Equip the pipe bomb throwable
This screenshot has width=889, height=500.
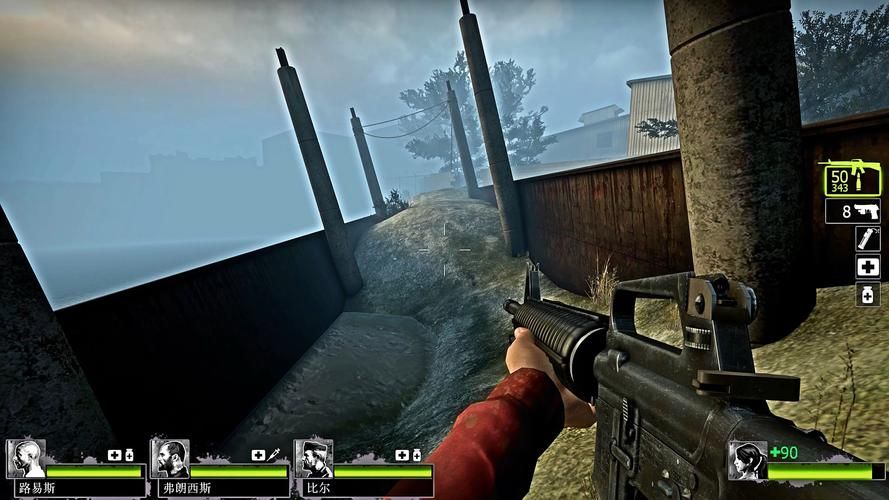click(x=866, y=239)
